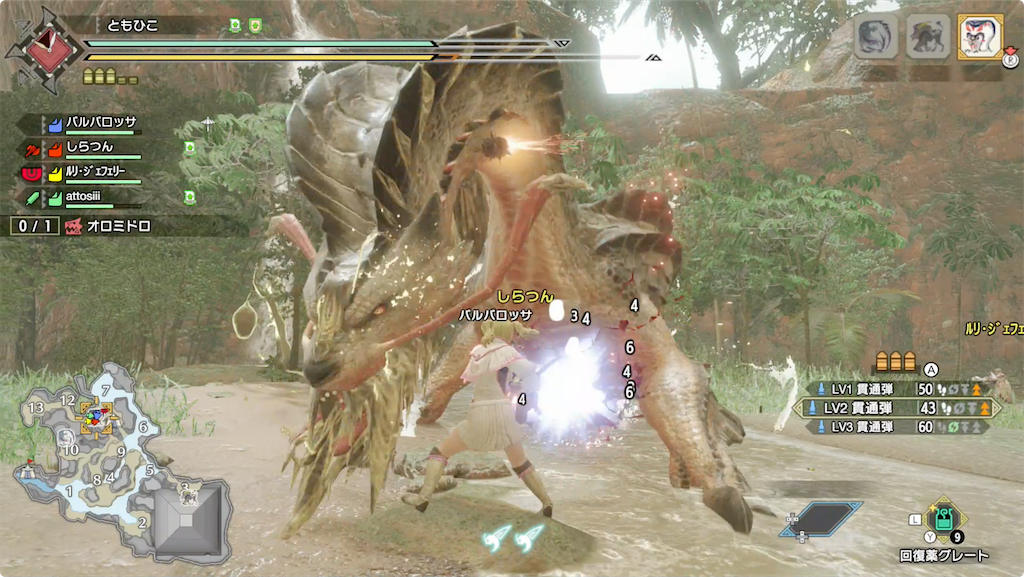Select party member しらつん
1024x577 pixels.
click(90, 149)
